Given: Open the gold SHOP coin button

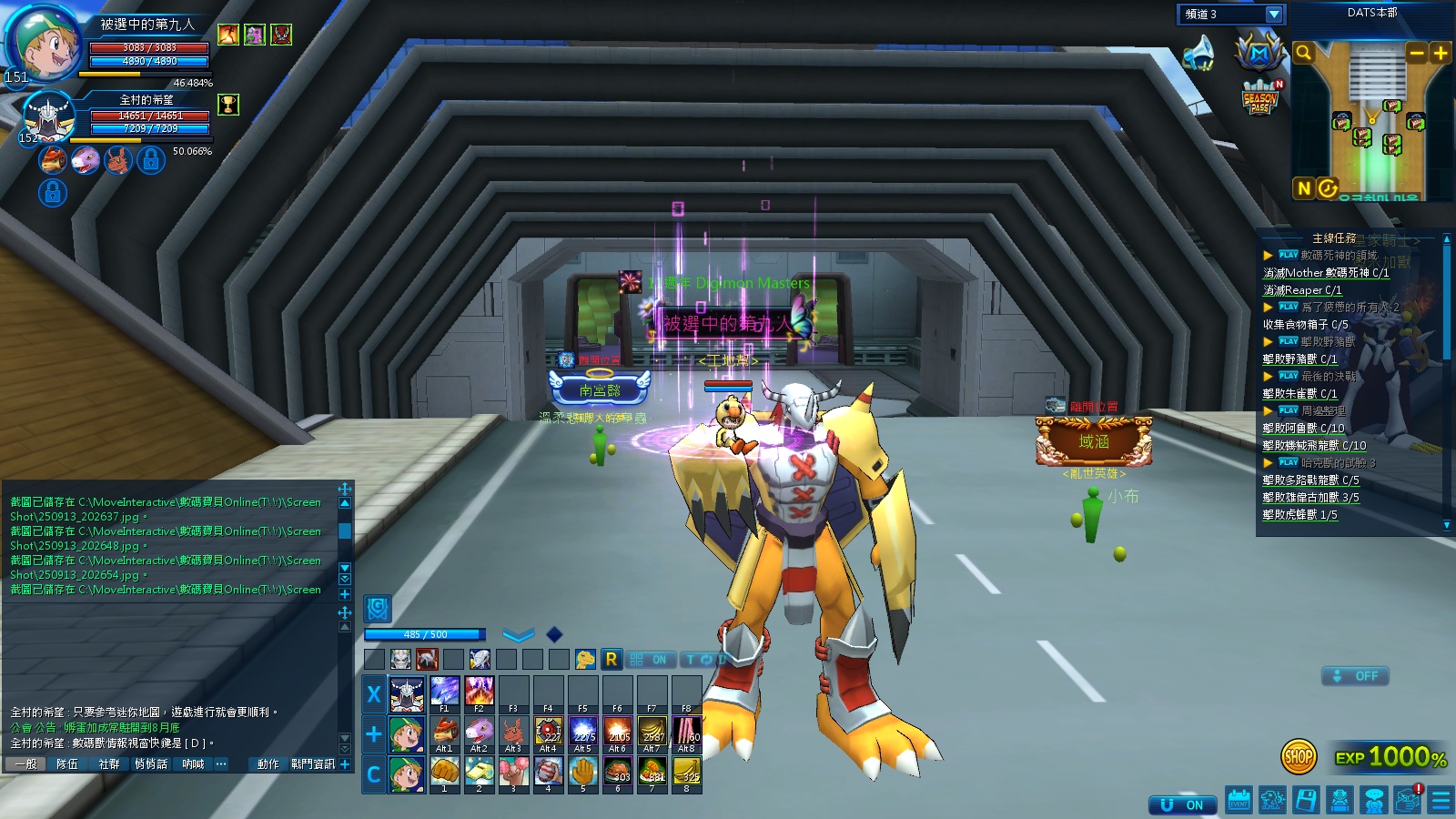Looking at the screenshot, I should [x=1299, y=756].
